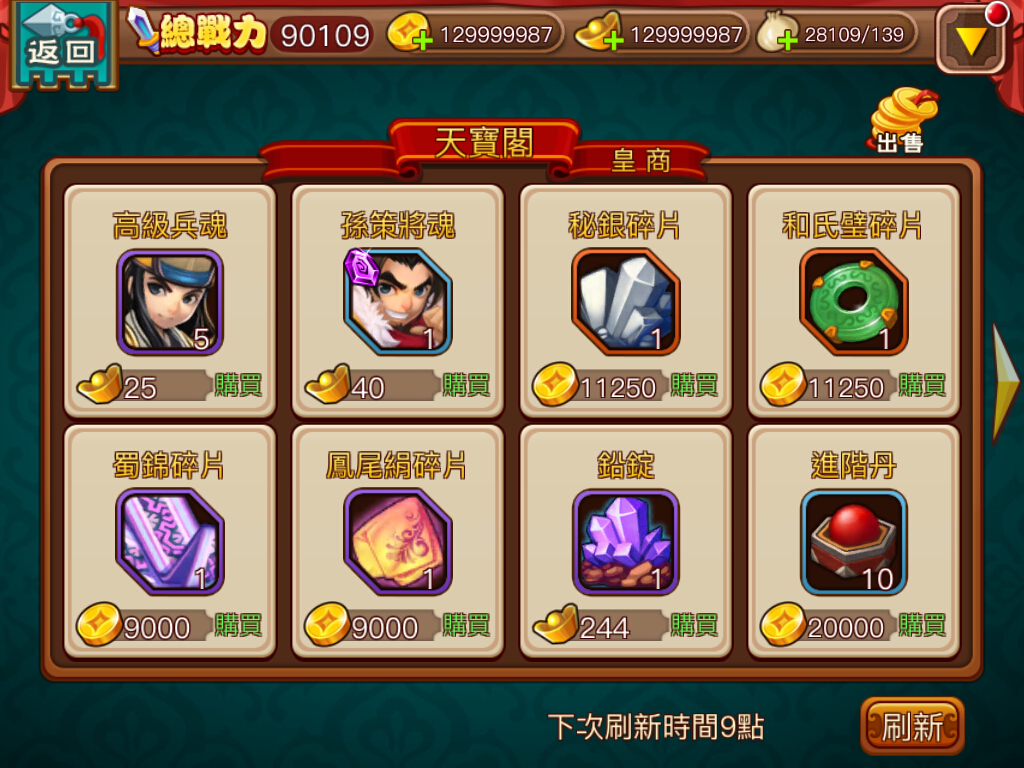The height and width of the screenshot is (768, 1024).
Task: Refresh the shop with 刷新
Action: [911, 726]
